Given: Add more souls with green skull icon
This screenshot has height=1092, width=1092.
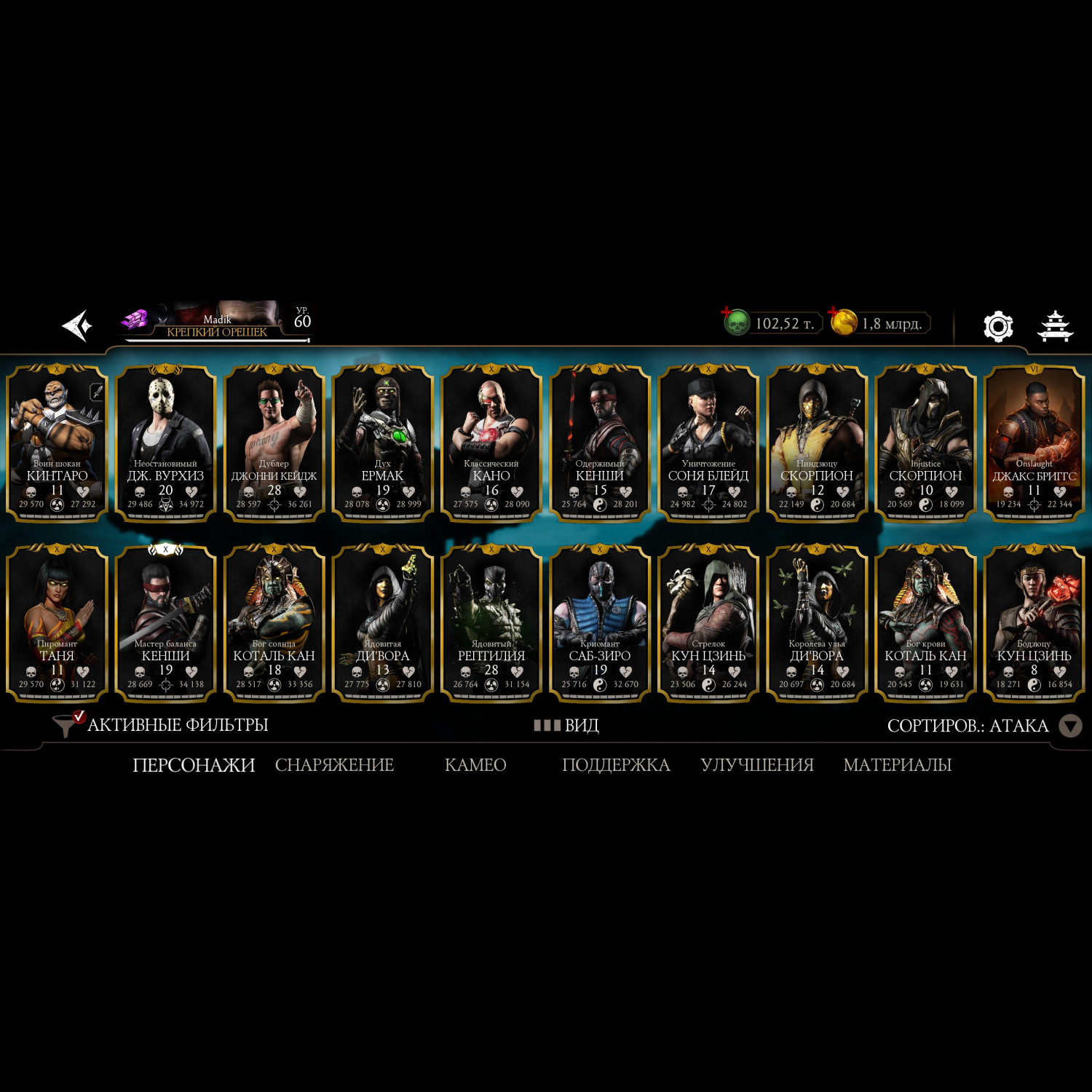Looking at the screenshot, I should 735,322.
